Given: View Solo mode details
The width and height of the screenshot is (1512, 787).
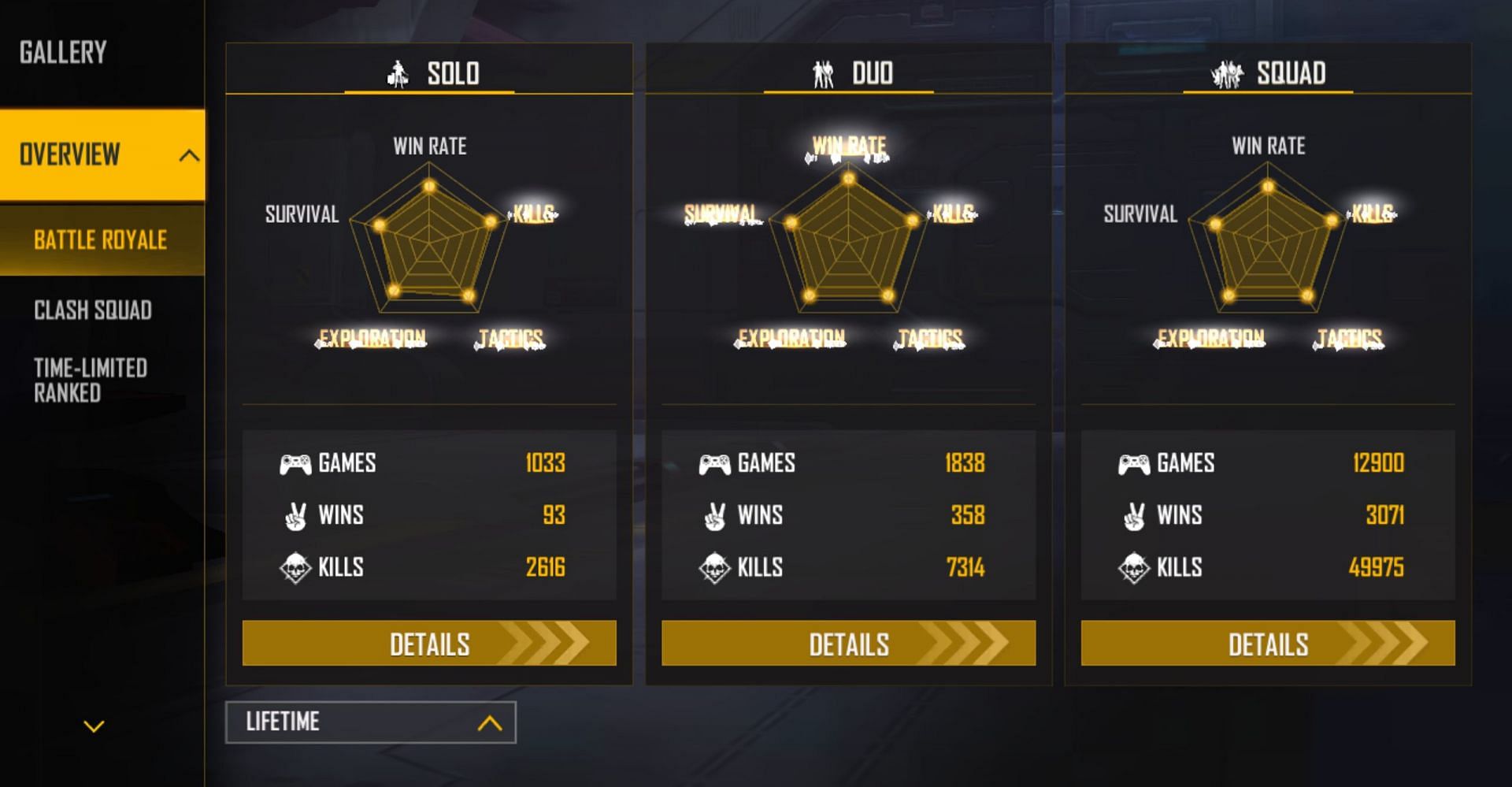Looking at the screenshot, I should 429,644.
